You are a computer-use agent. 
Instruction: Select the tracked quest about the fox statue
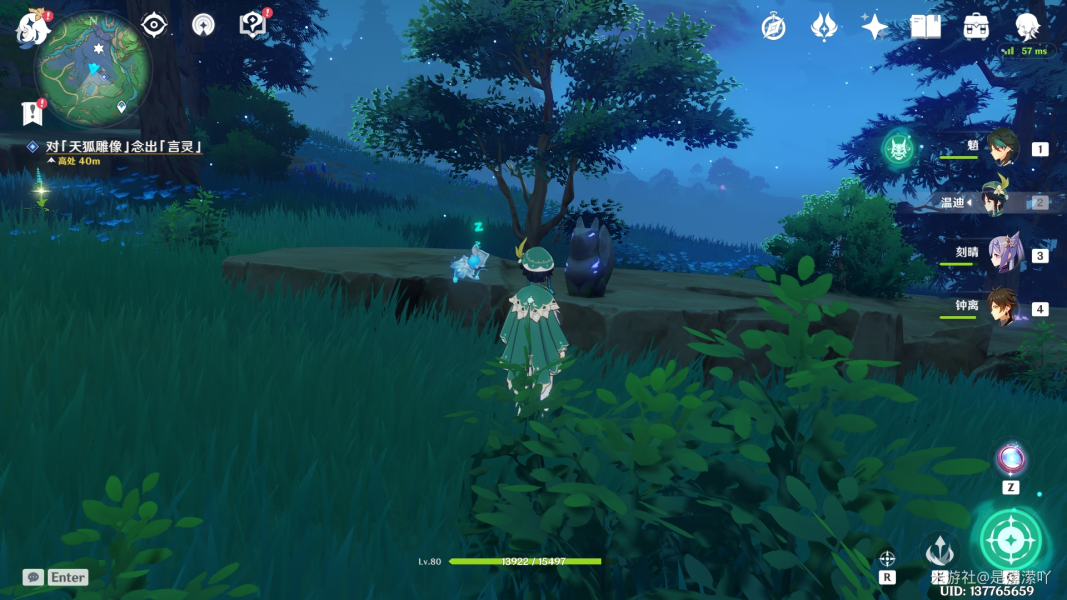pos(124,147)
